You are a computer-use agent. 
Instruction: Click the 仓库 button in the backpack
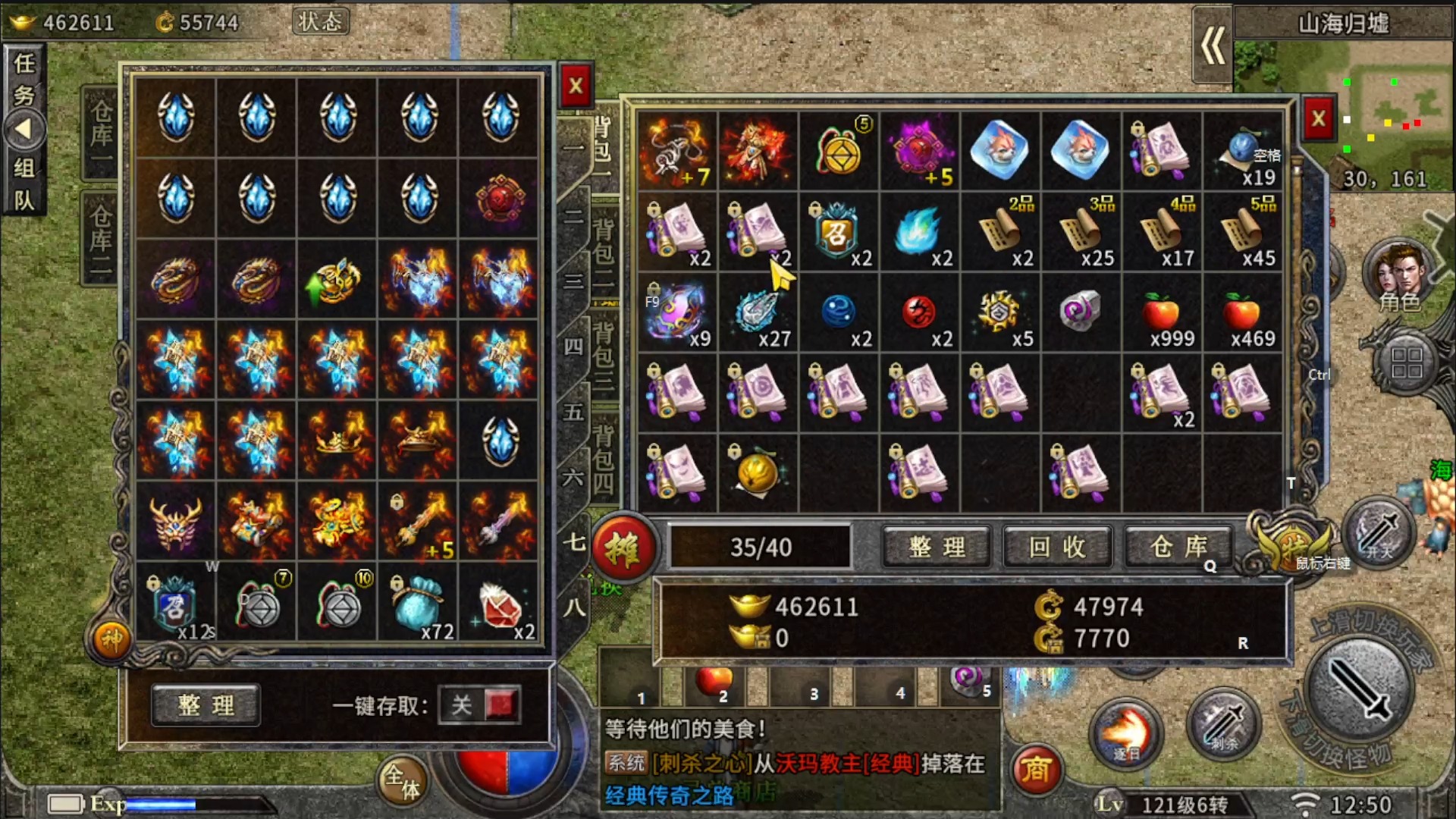pos(1178,547)
